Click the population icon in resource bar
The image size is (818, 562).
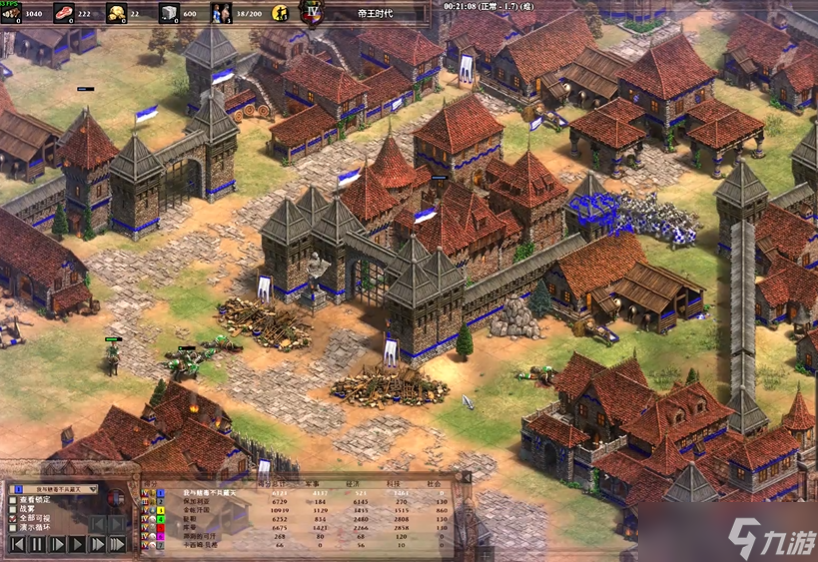click(220, 13)
